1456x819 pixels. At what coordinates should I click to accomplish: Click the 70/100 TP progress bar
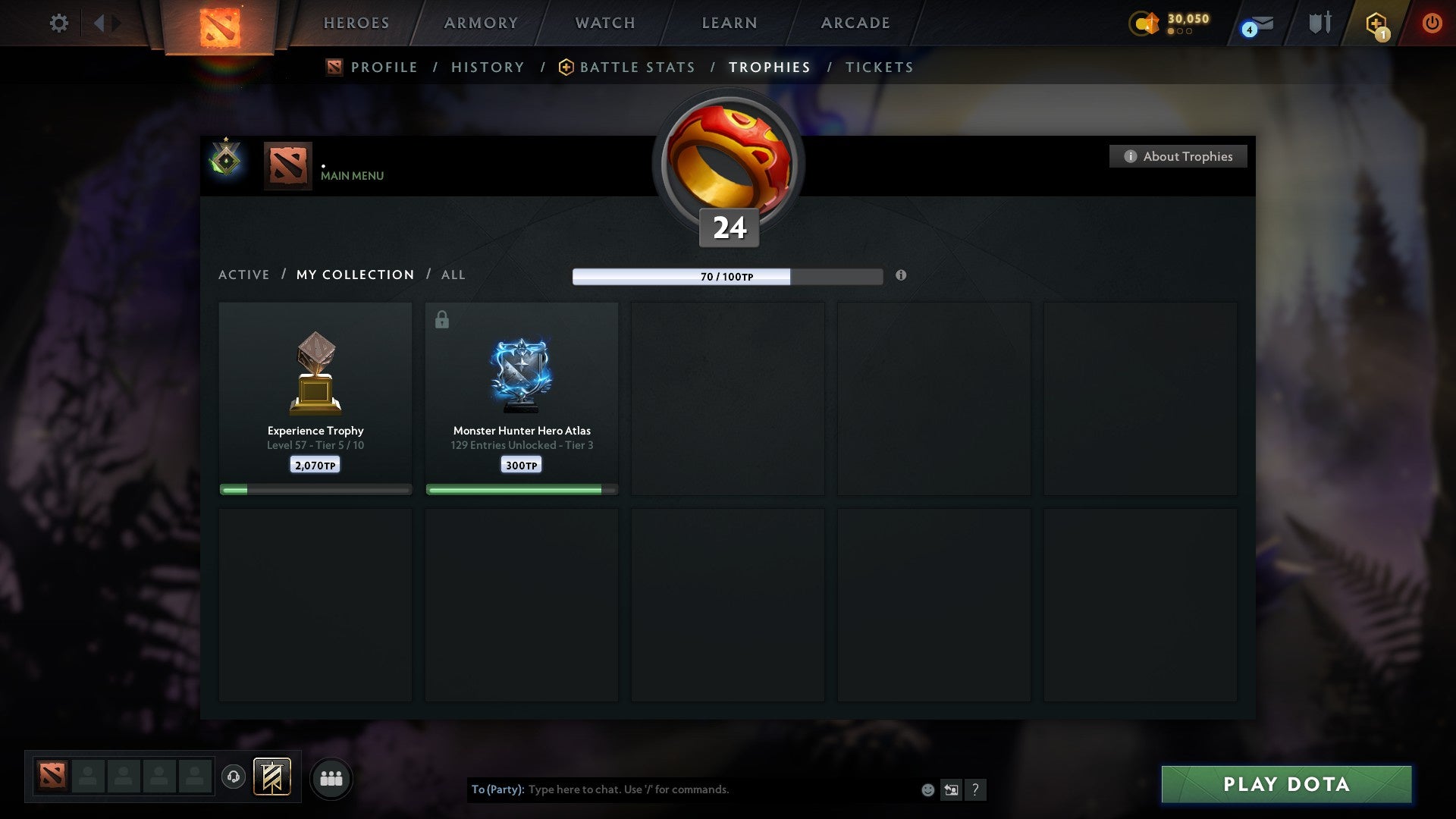726,276
